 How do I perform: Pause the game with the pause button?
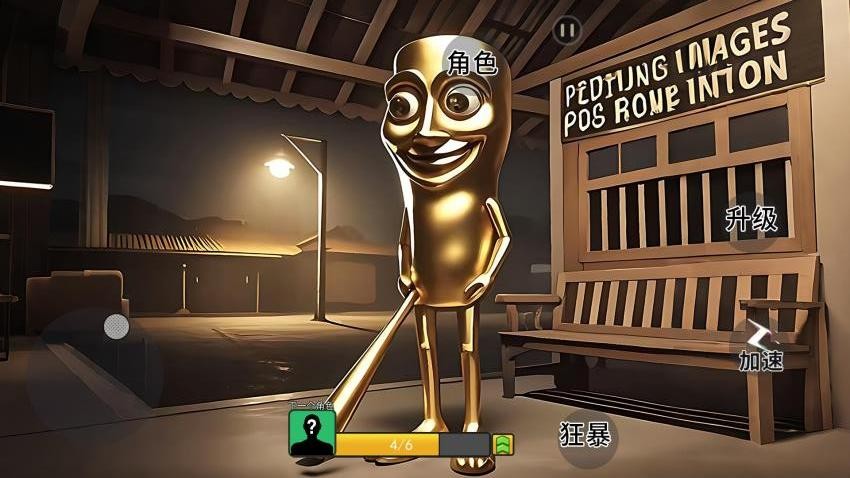(567, 31)
